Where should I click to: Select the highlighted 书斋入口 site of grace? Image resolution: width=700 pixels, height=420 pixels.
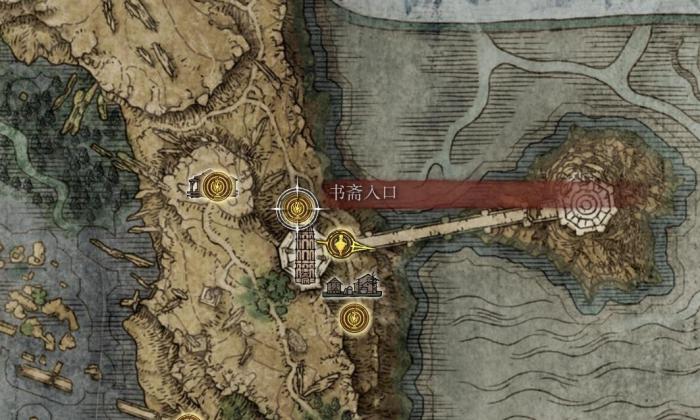pos(296,207)
